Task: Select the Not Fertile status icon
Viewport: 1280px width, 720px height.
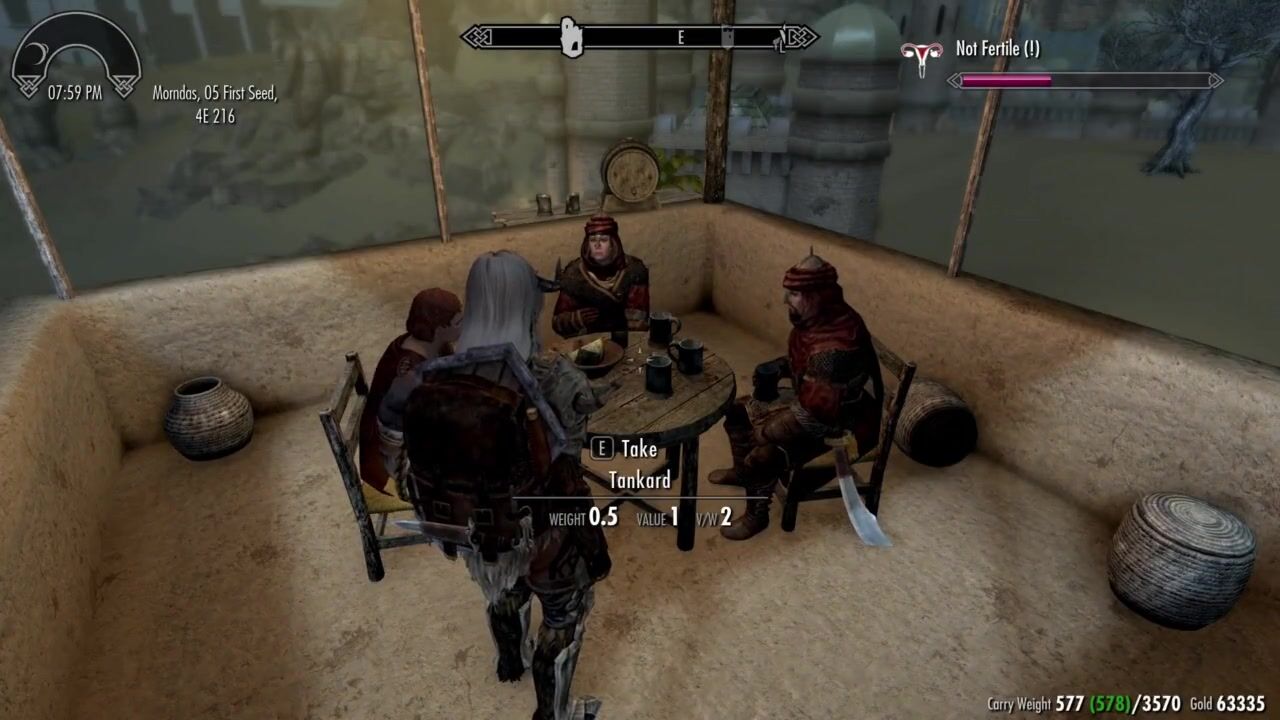Action: (921, 58)
